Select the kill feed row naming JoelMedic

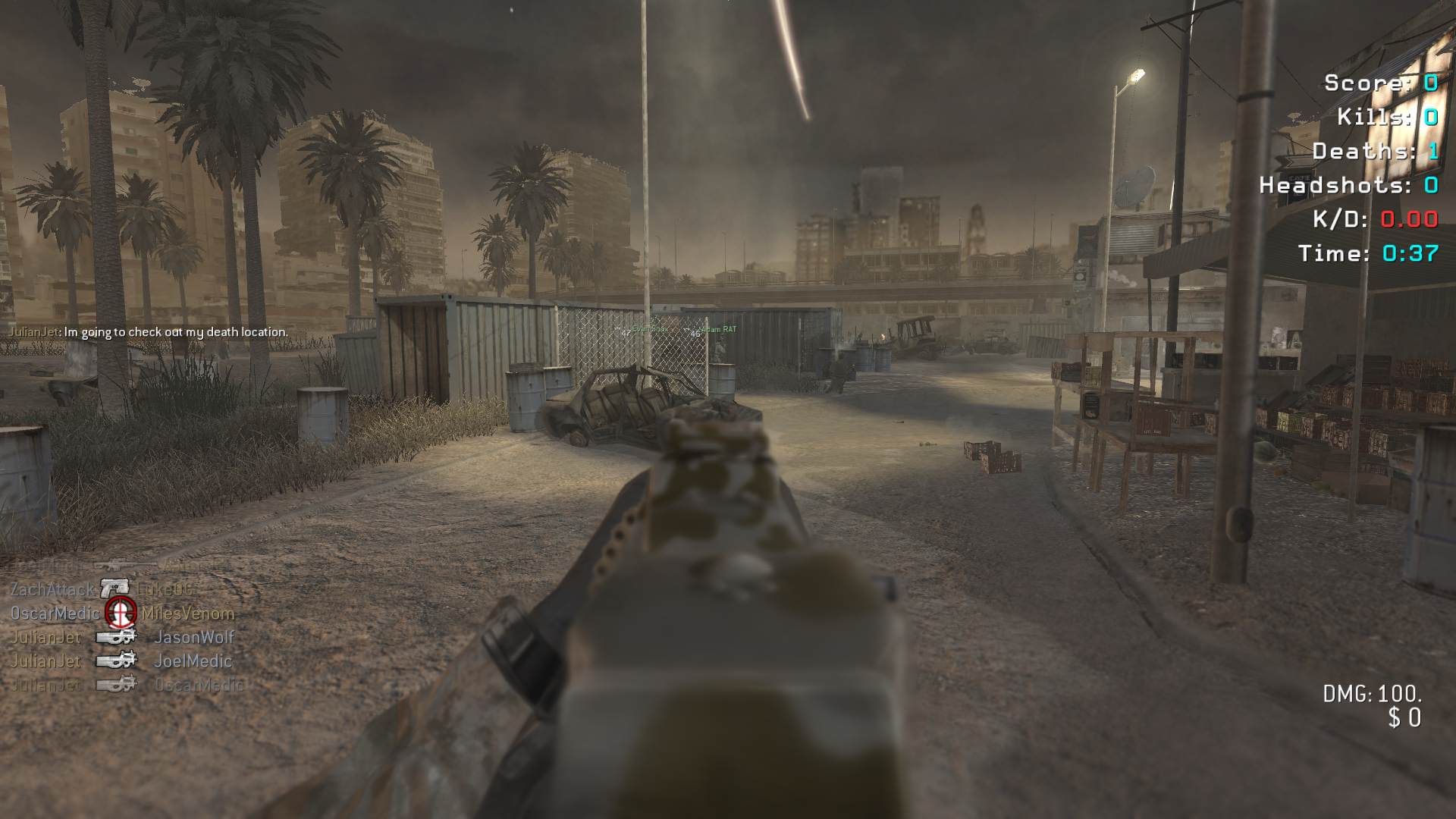click(121, 661)
